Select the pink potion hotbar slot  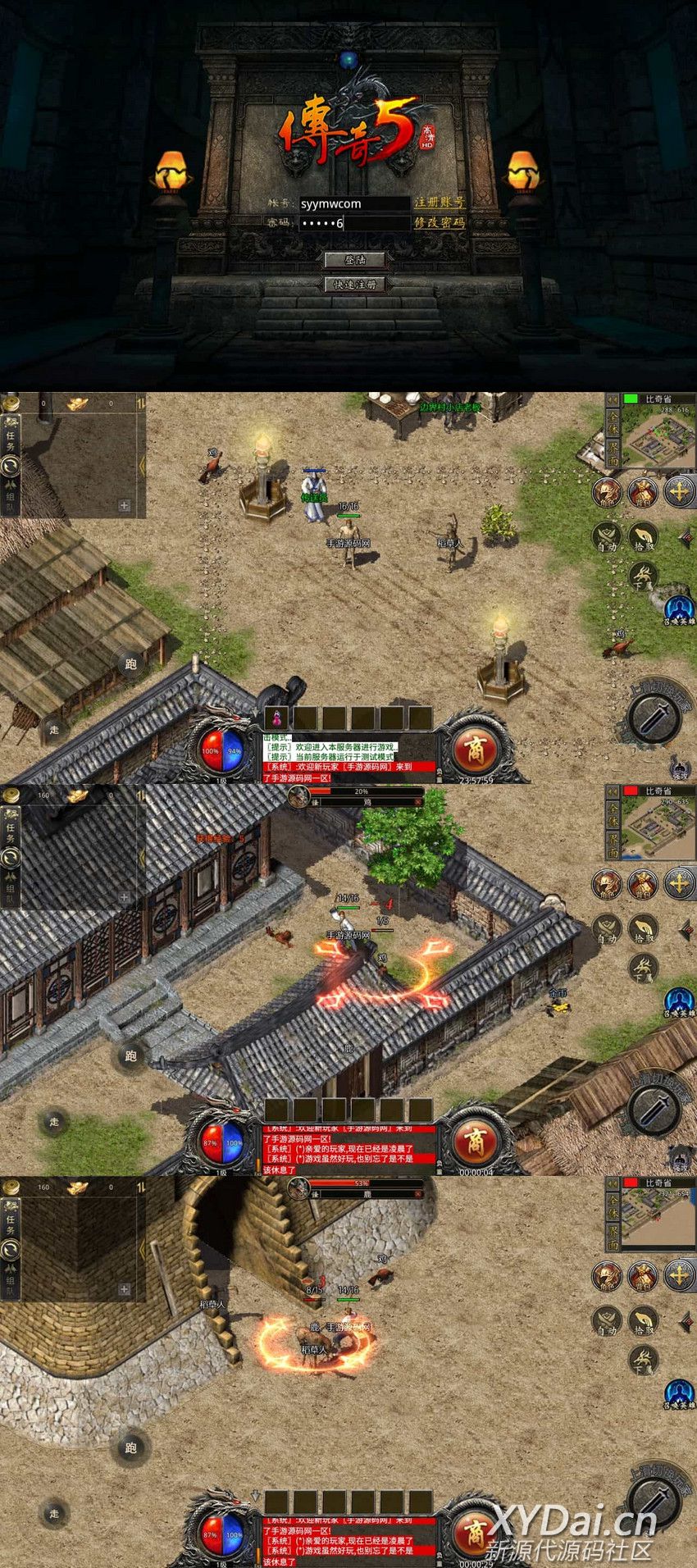pyautogui.click(x=277, y=718)
